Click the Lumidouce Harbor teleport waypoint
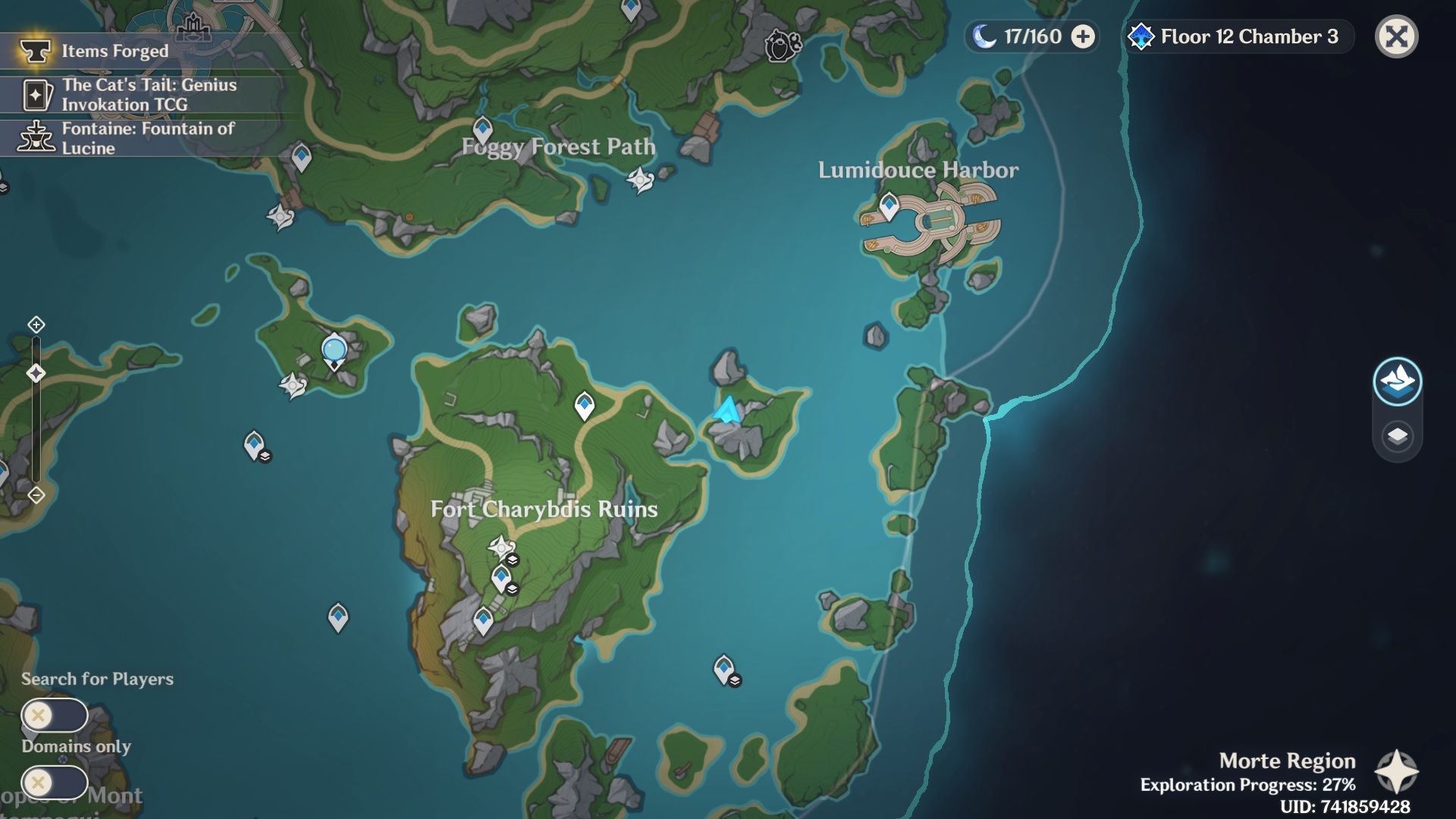This screenshot has height=819, width=1456. (x=887, y=203)
